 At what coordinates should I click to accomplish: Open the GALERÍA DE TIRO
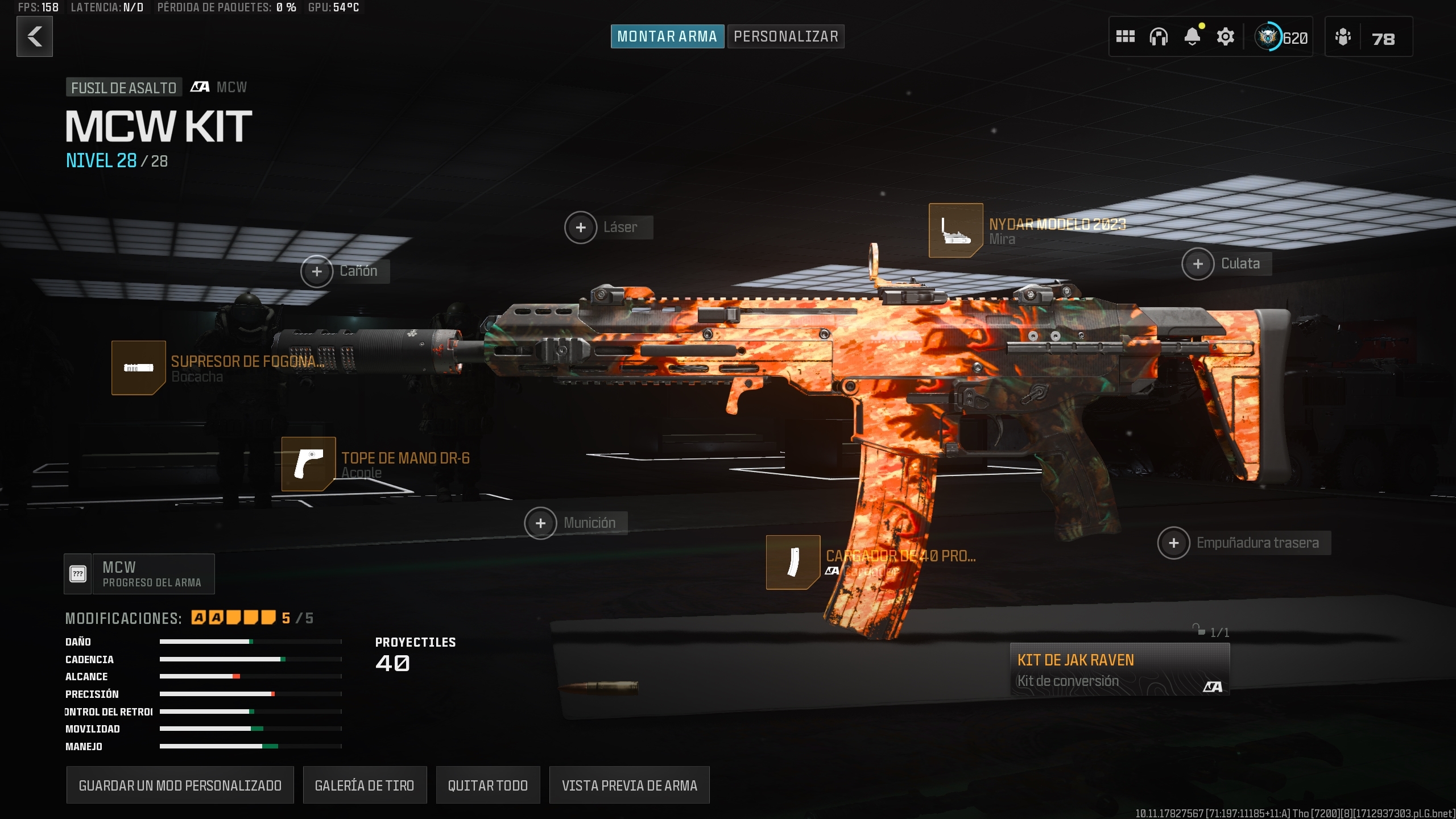[365, 785]
